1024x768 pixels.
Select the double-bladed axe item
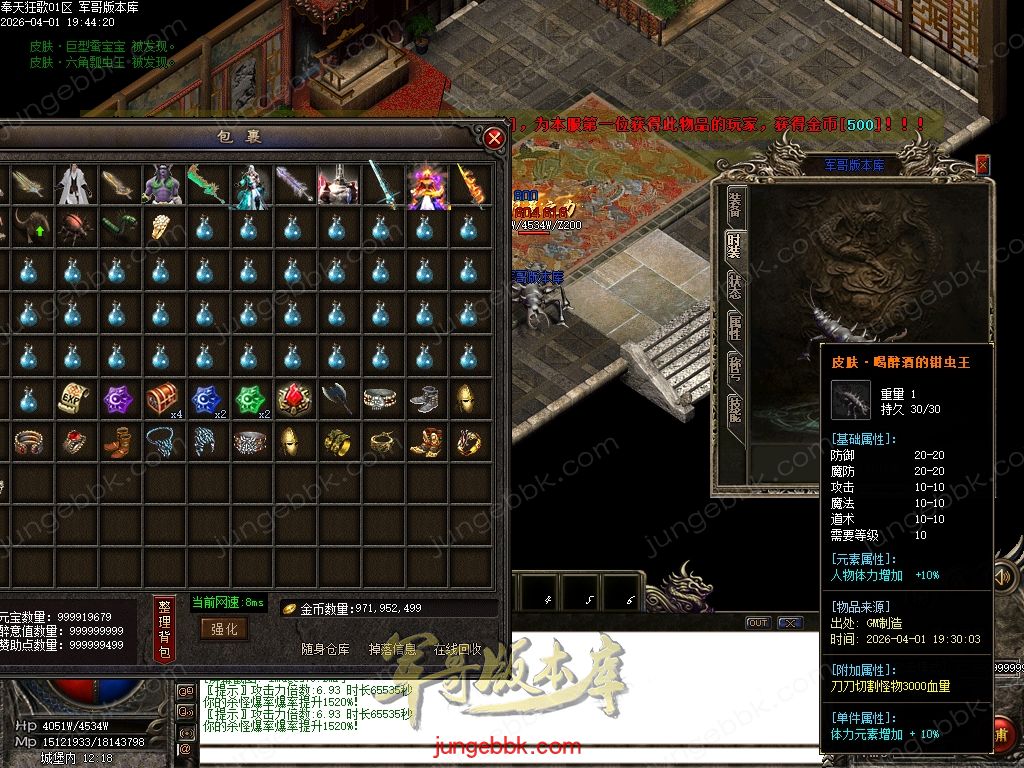pos(337,399)
